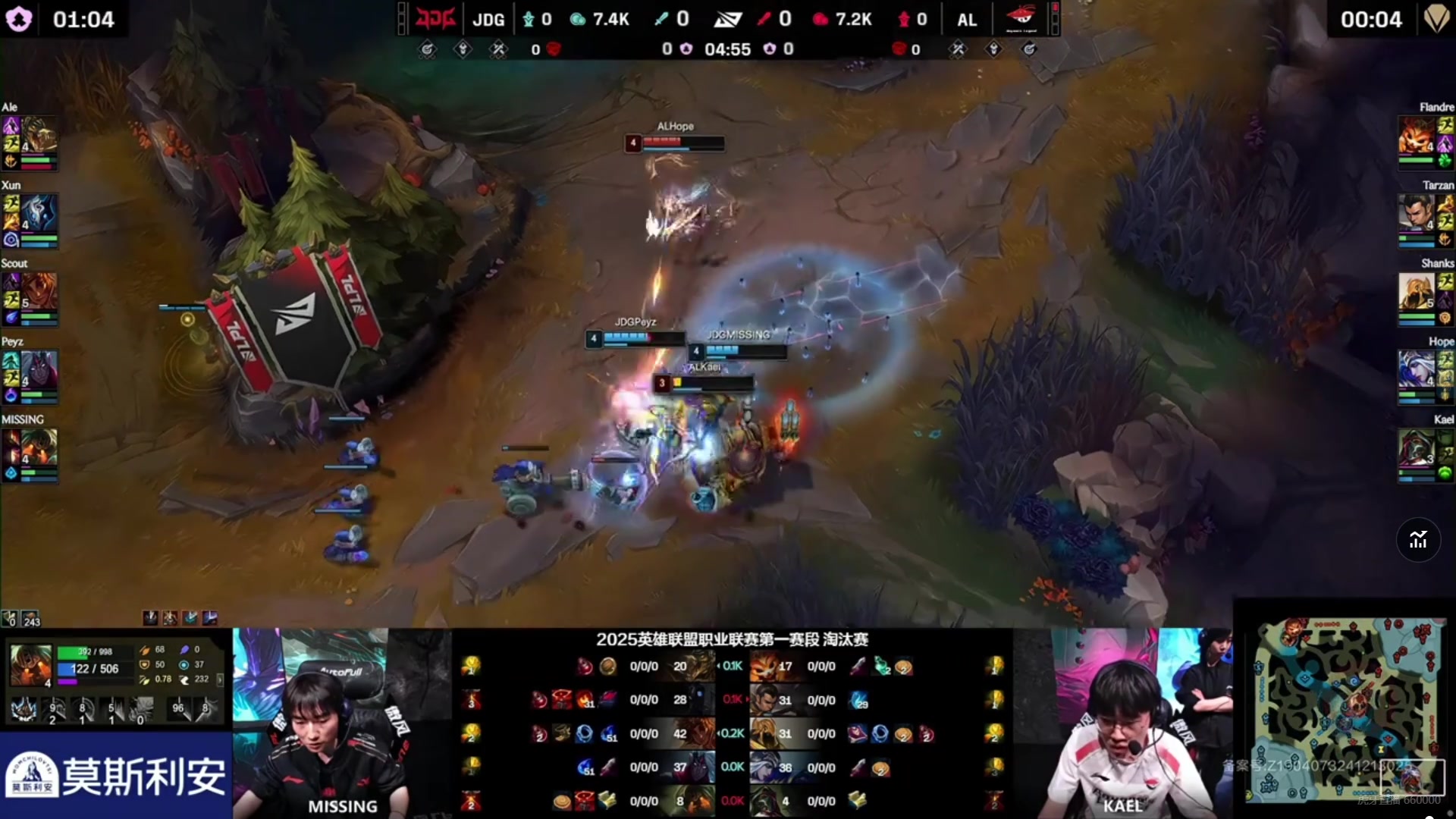The image size is (1456, 819).
Task: Select the KAEL player webcam feed
Action: coord(1122,723)
